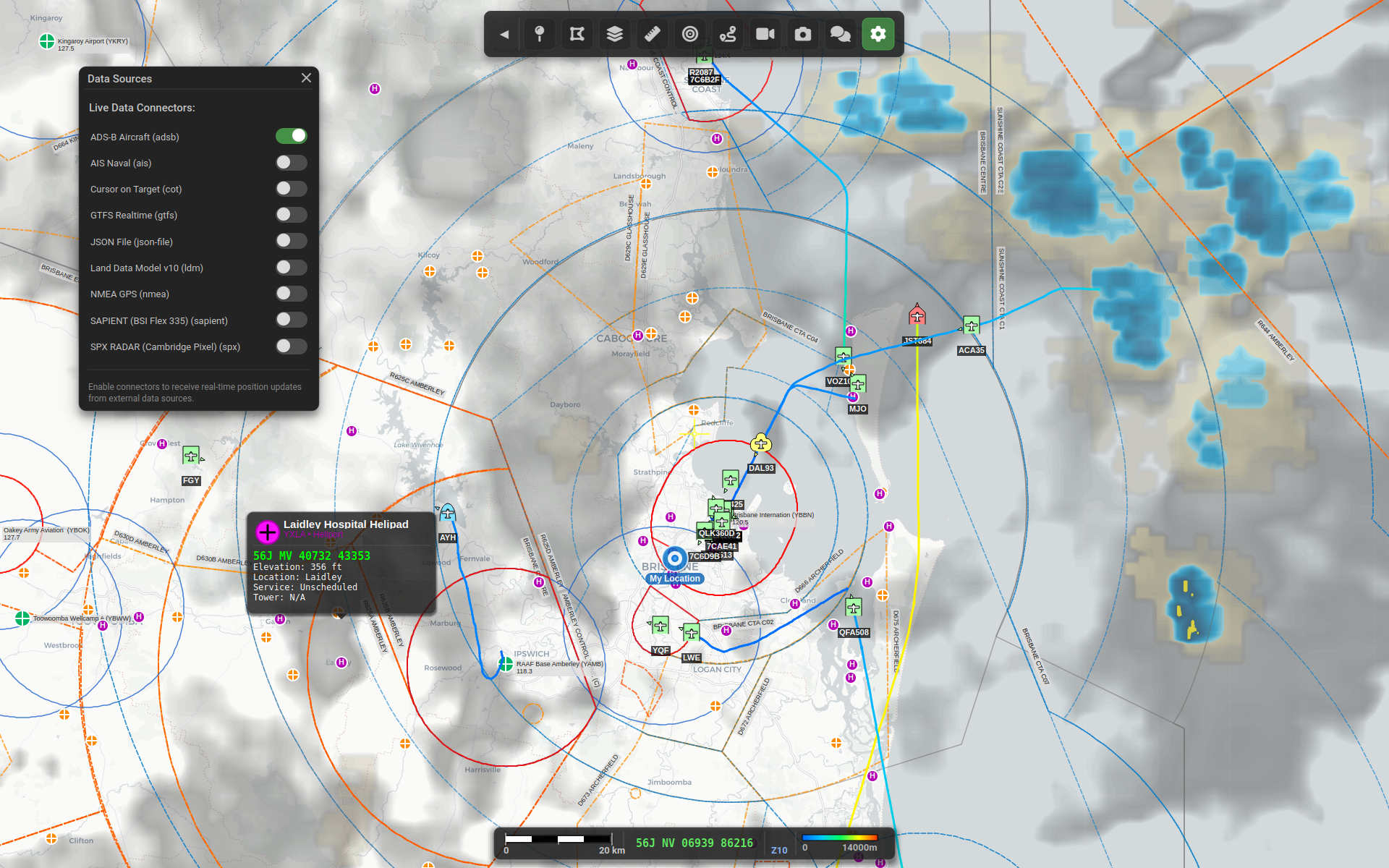The image size is (1389, 868).
Task: Open the settings gear menu
Action: (878, 34)
